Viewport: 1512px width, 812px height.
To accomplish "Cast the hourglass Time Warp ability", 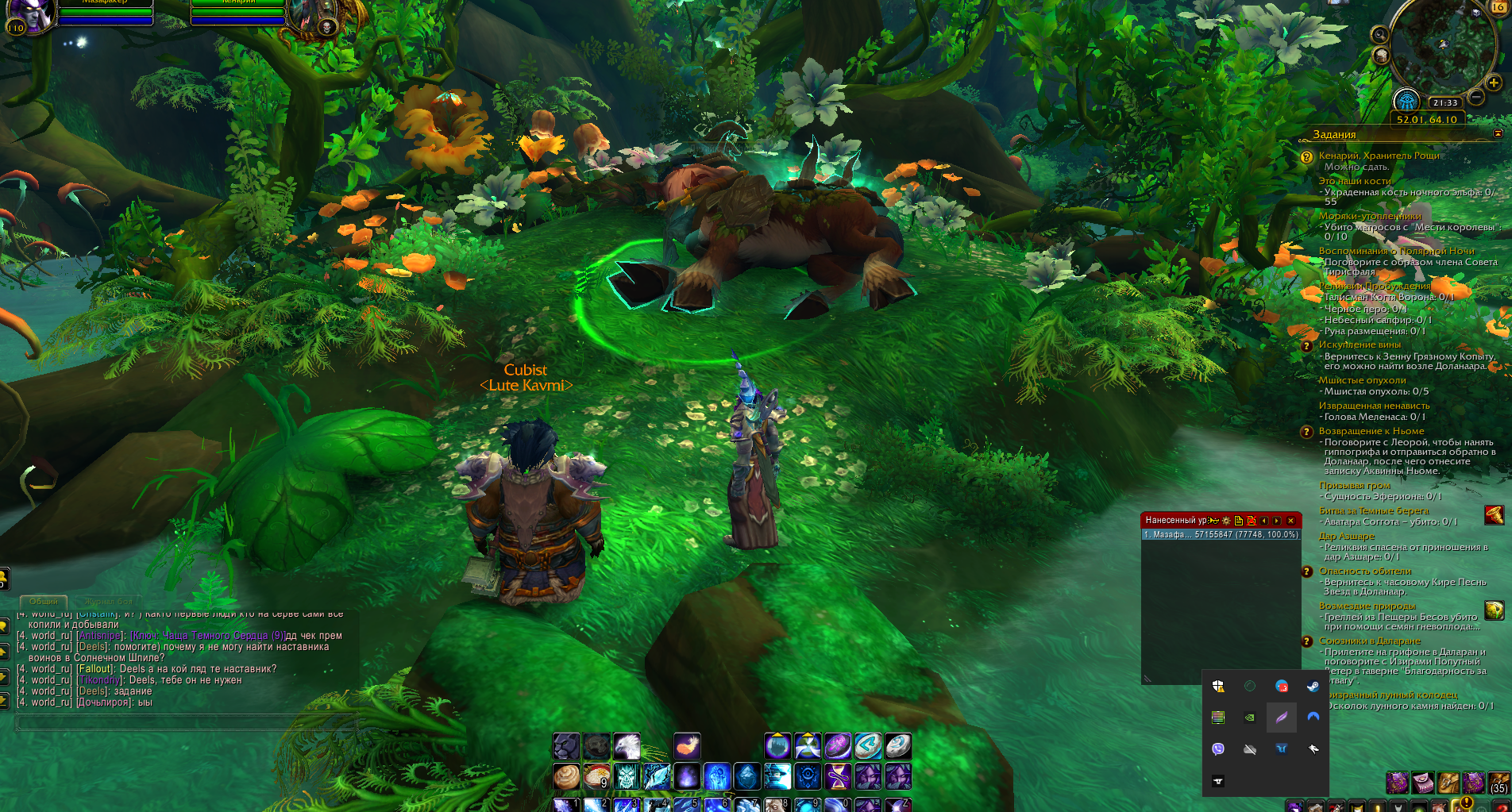I will click(x=838, y=775).
